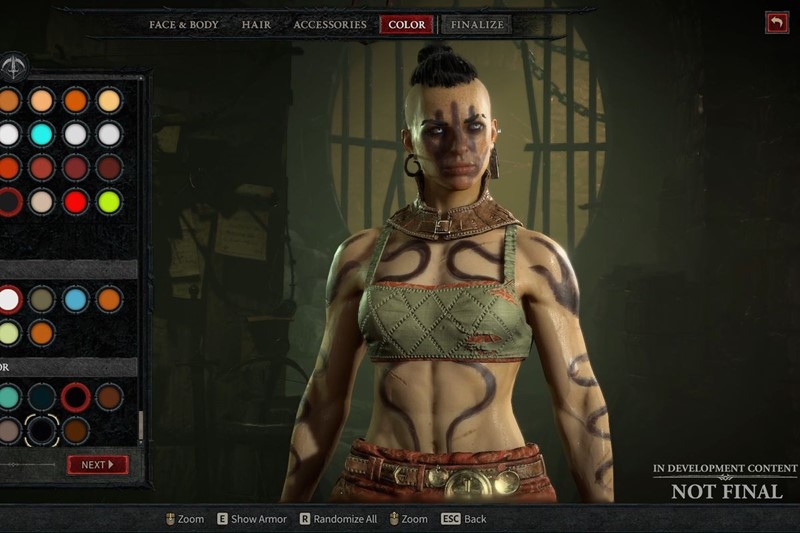Select the pale light green swatch
Image resolution: width=800 pixels, height=533 pixels.
coord(9,332)
